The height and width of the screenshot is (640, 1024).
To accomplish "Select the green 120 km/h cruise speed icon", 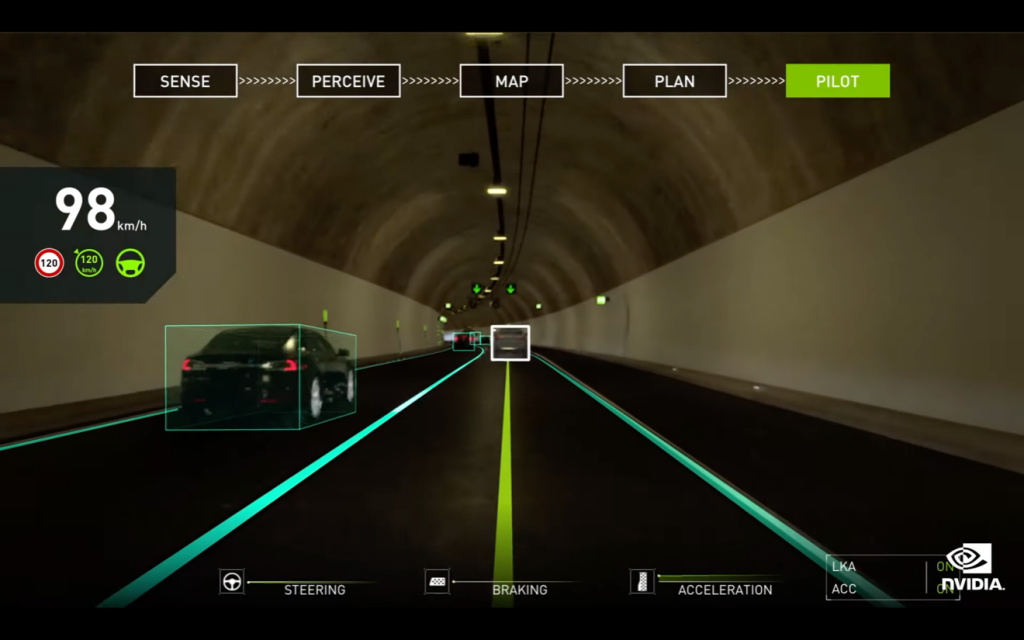I will point(90,263).
